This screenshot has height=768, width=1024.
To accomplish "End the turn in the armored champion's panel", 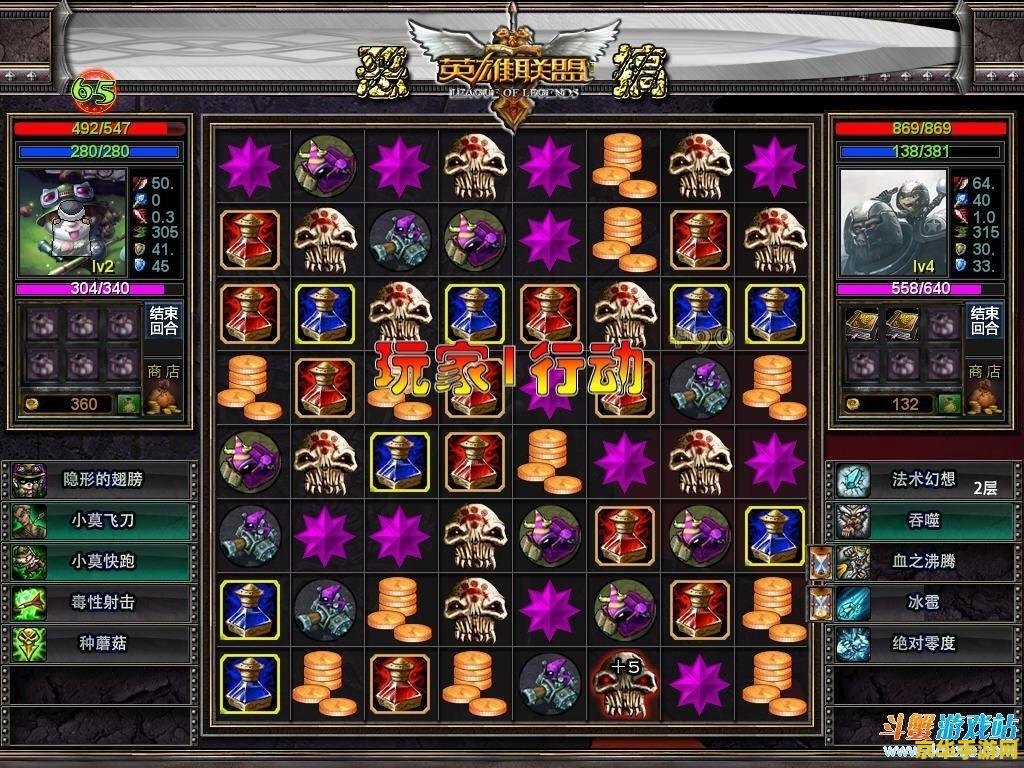I will (985, 321).
